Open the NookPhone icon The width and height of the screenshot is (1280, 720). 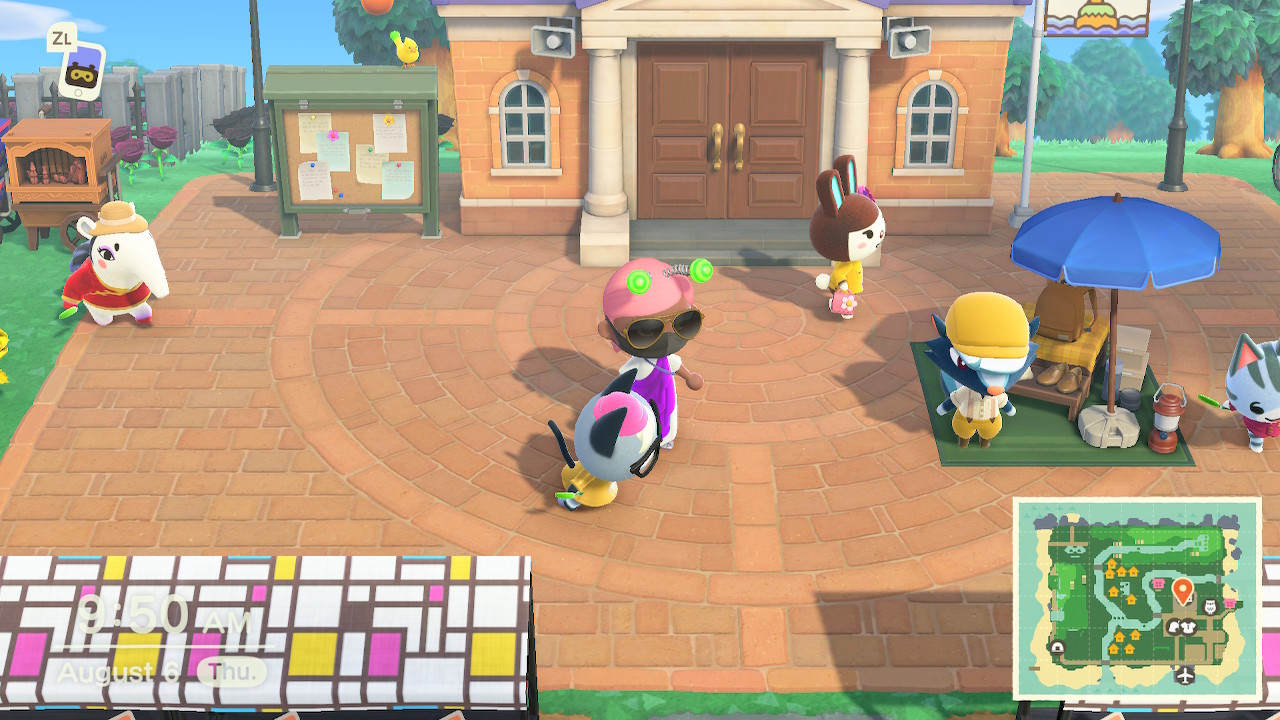(x=80, y=70)
